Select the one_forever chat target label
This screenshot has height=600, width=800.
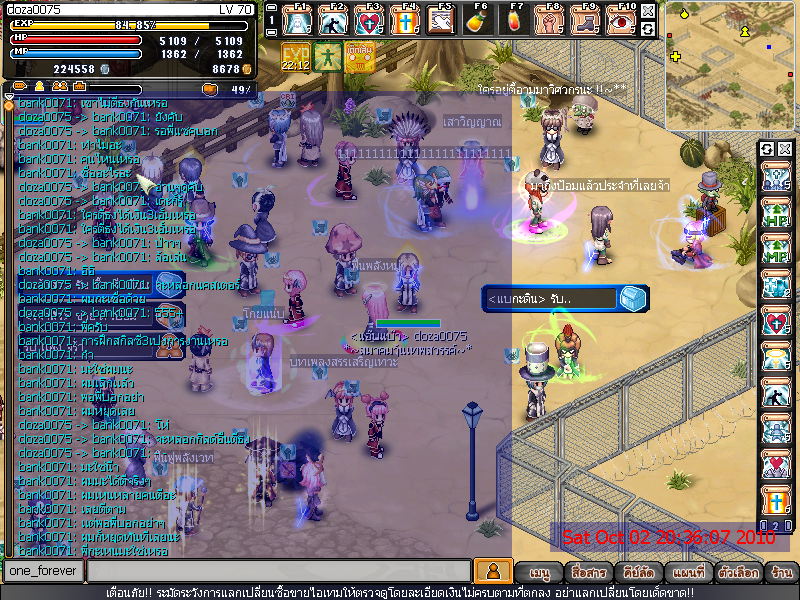[43, 571]
